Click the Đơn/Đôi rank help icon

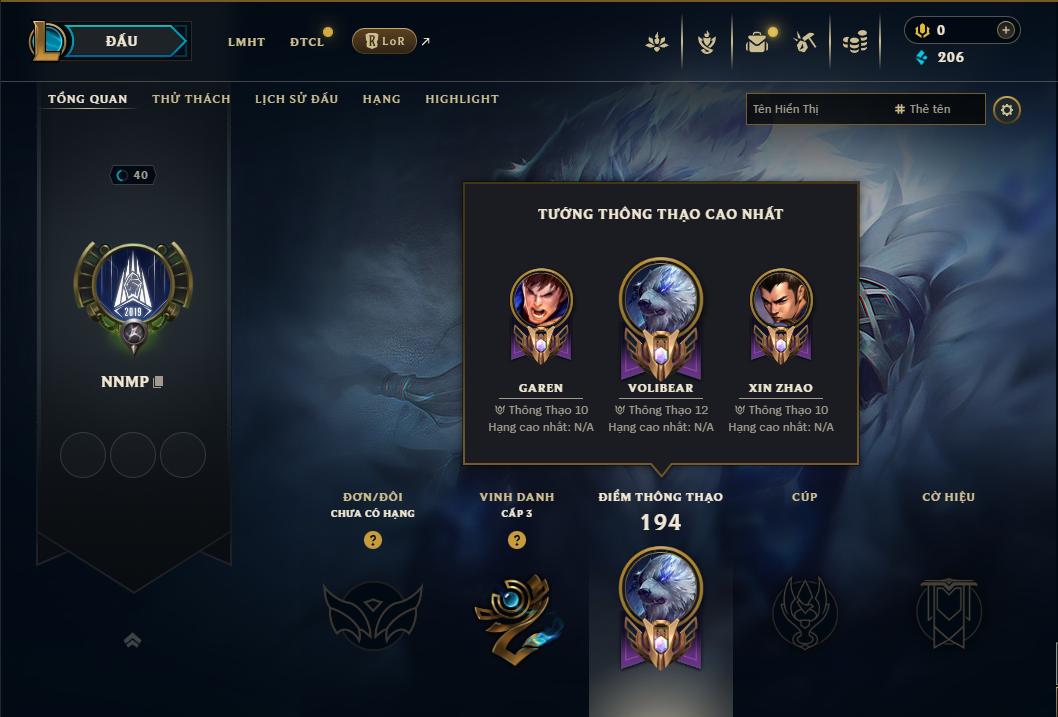click(x=373, y=540)
